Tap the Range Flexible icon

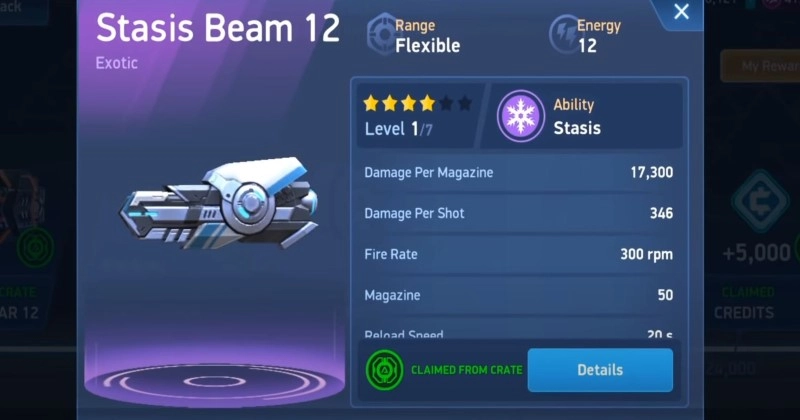coord(381,34)
